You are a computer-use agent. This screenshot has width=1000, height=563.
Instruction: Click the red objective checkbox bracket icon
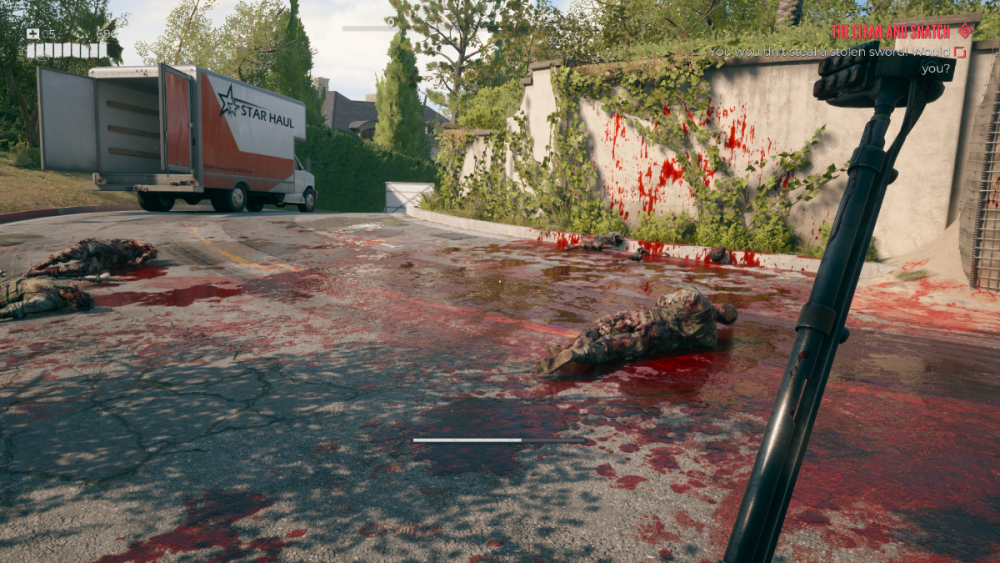coord(960,52)
